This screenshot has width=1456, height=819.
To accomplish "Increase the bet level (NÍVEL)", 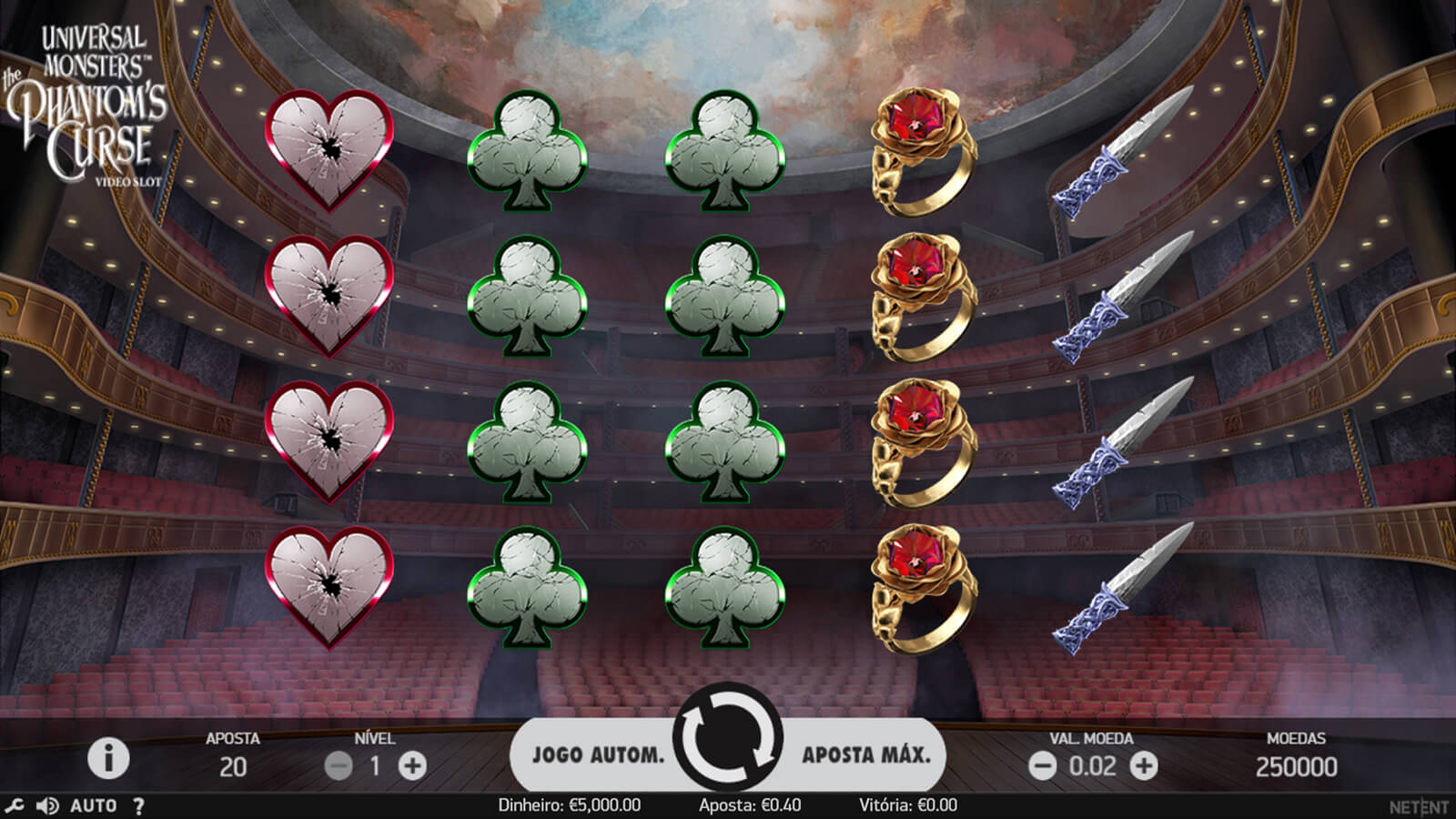I will [412, 766].
